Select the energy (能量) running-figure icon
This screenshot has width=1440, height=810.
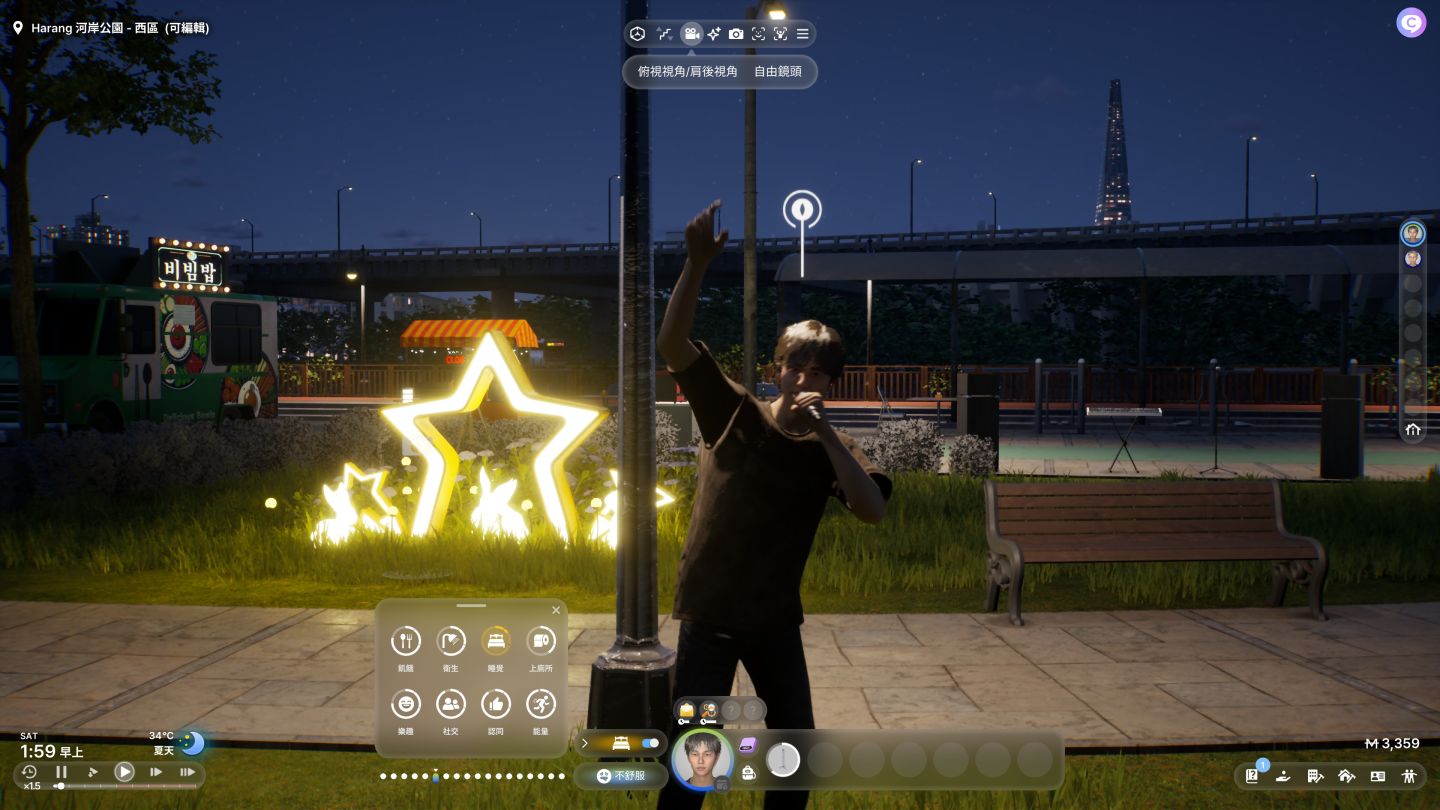[541, 704]
